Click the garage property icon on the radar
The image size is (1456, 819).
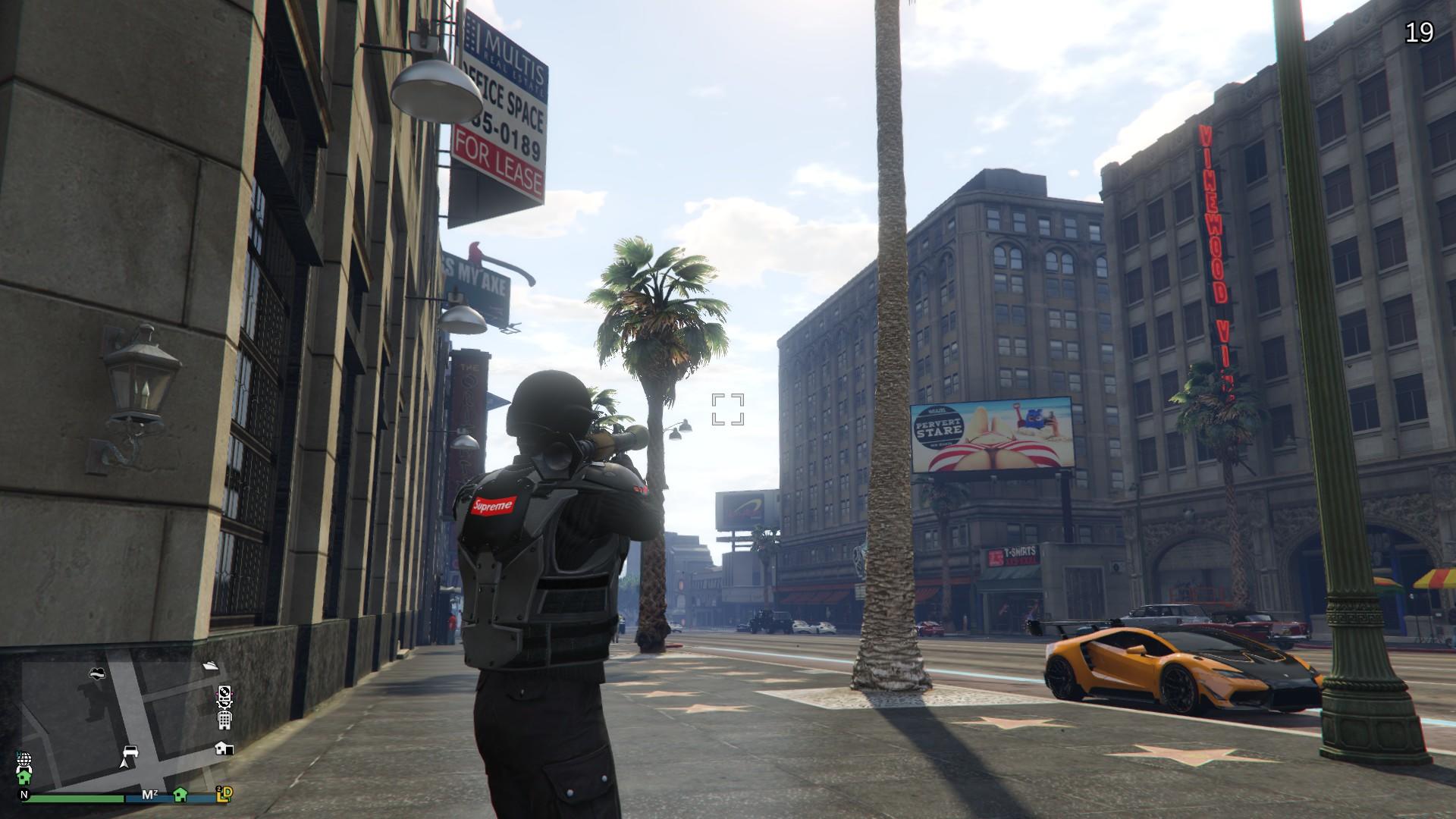pyautogui.click(x=224, y=748)
